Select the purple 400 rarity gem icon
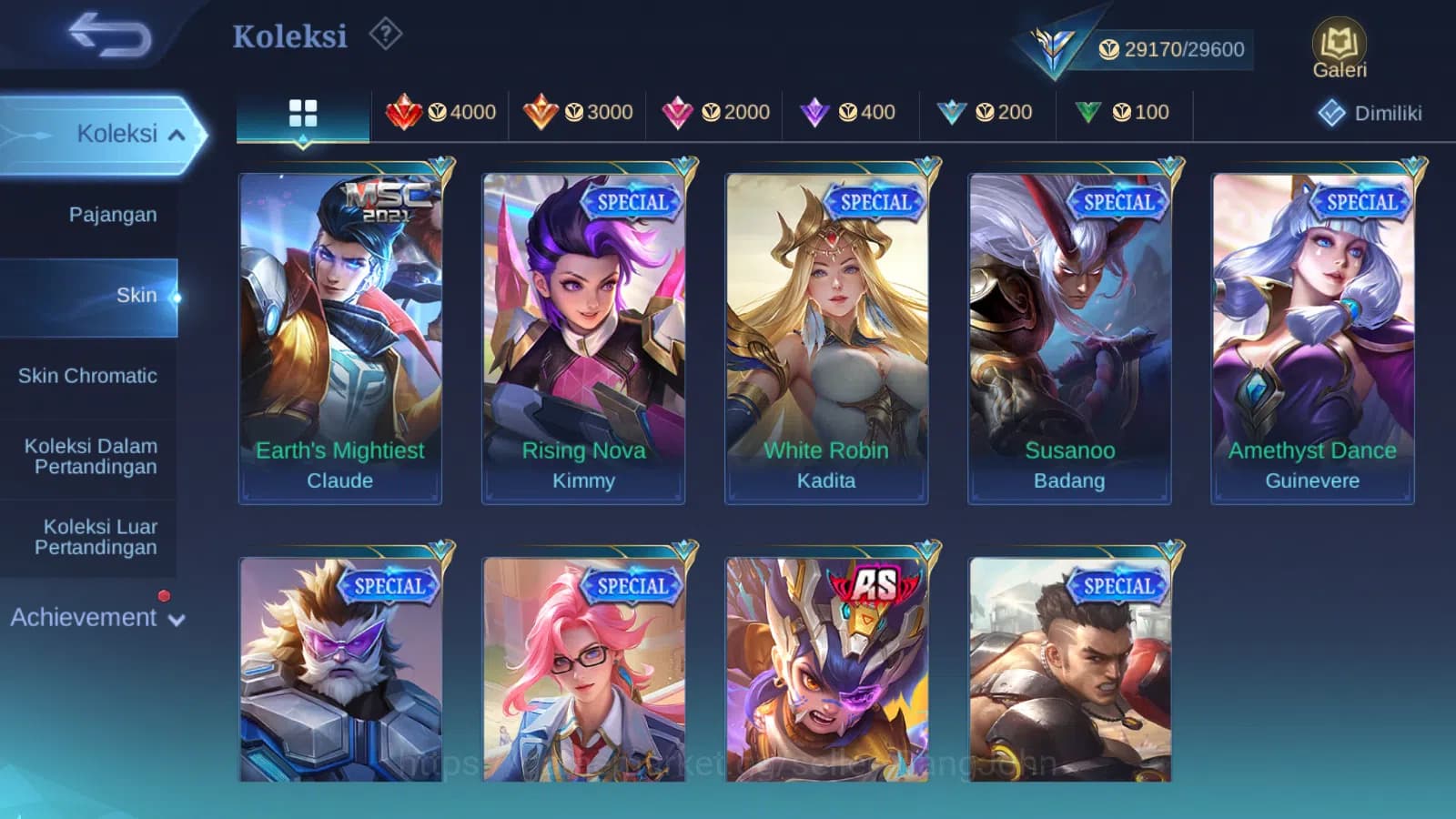The width and height of the screenshot is (1456, 819). (817, 112)
